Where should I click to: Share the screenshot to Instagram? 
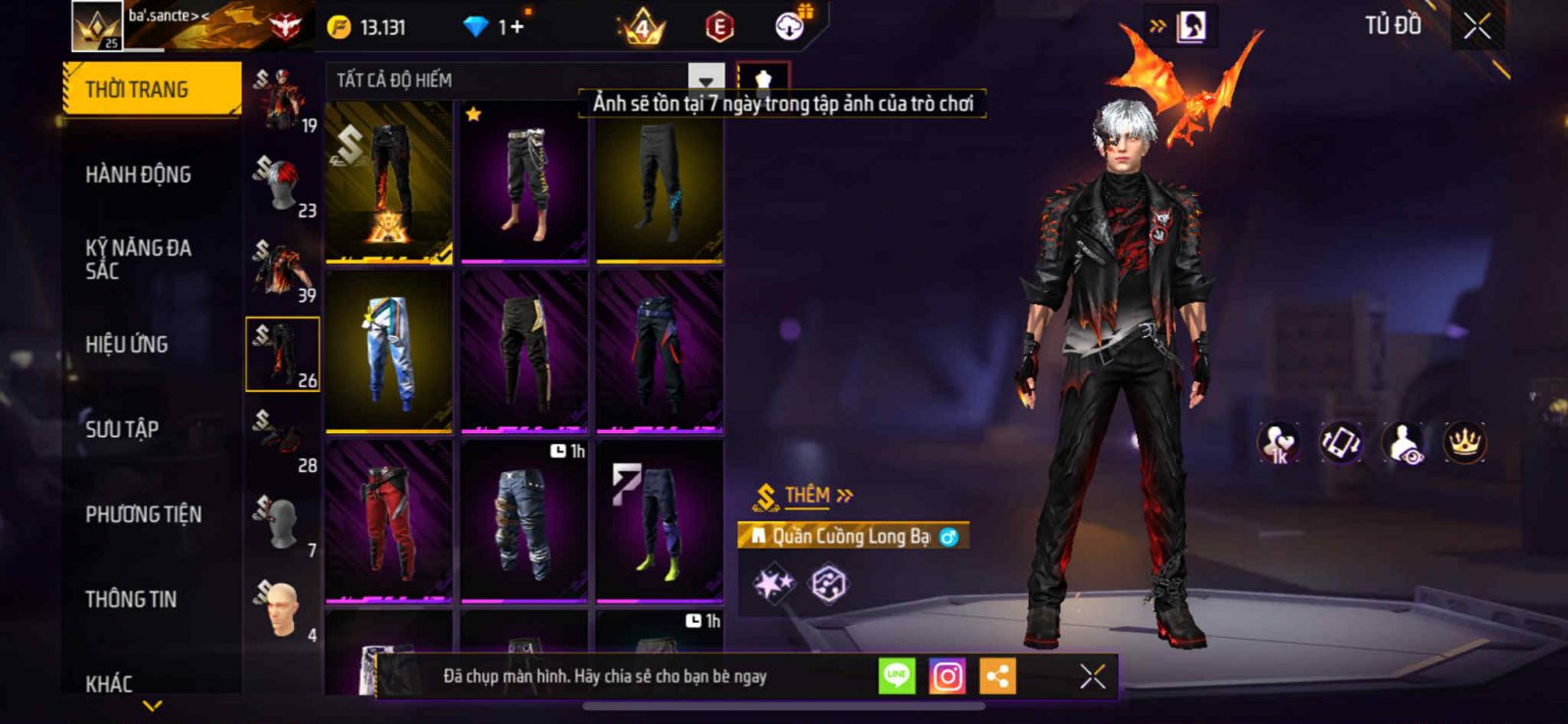(947, 676)
